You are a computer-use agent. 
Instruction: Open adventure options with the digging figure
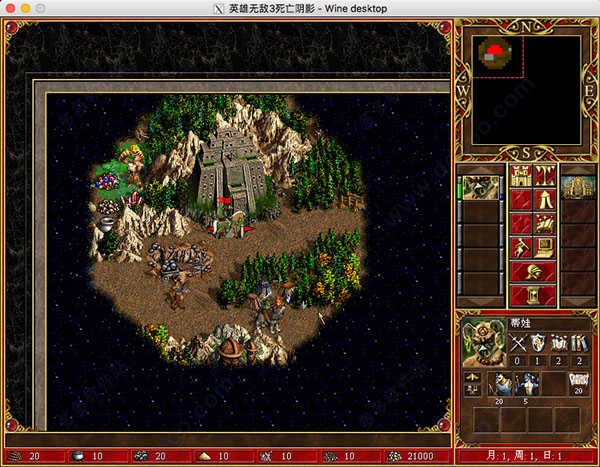point(523,248)
